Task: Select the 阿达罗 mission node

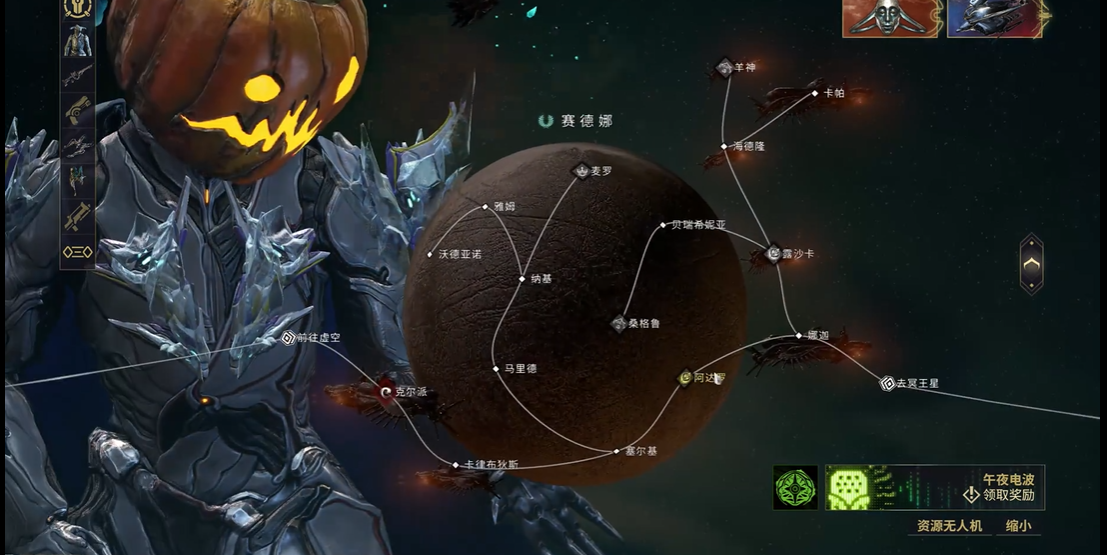Action: (x=686, y=378)
